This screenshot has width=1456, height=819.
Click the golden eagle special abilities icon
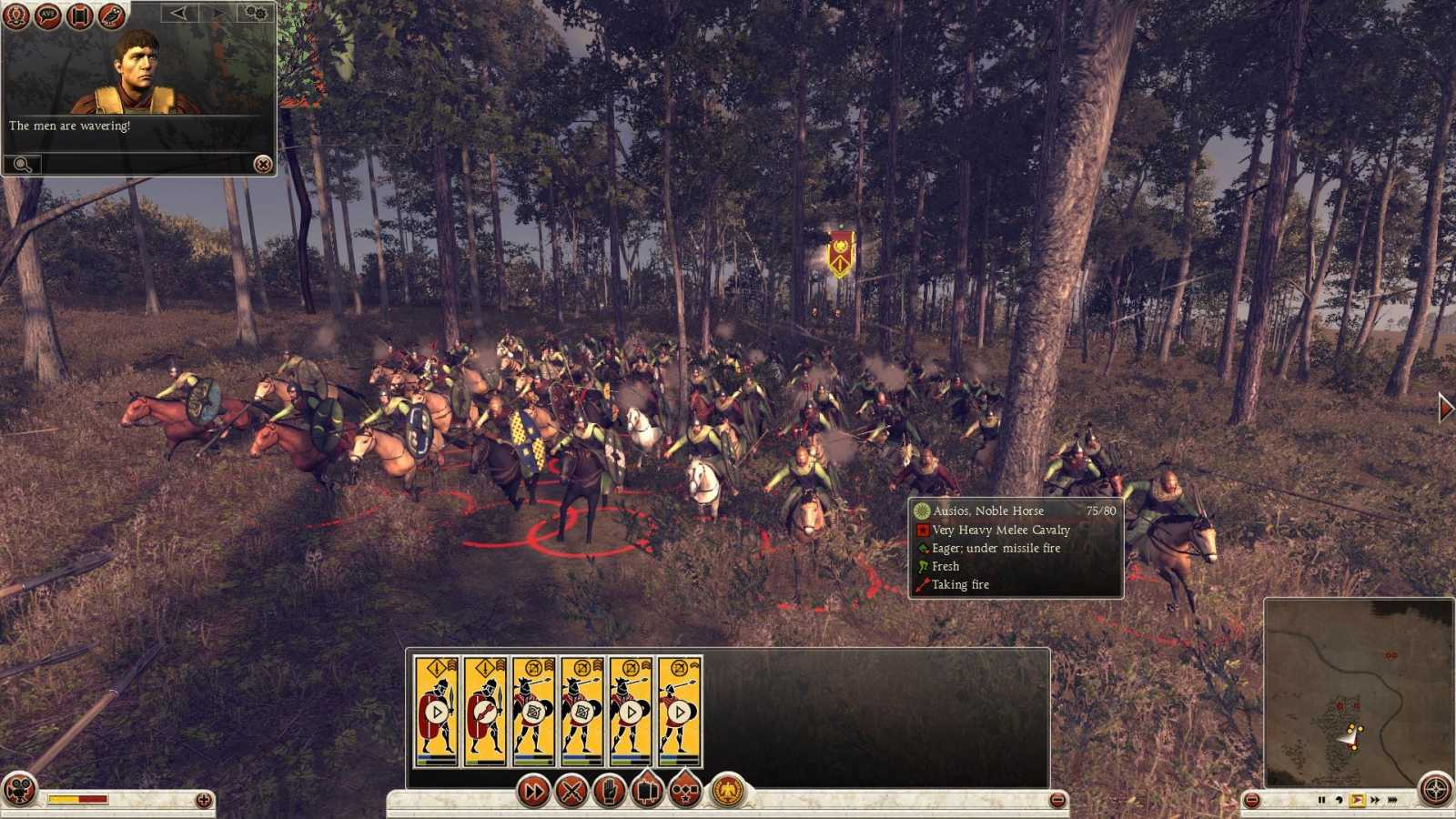pos(725,790)
